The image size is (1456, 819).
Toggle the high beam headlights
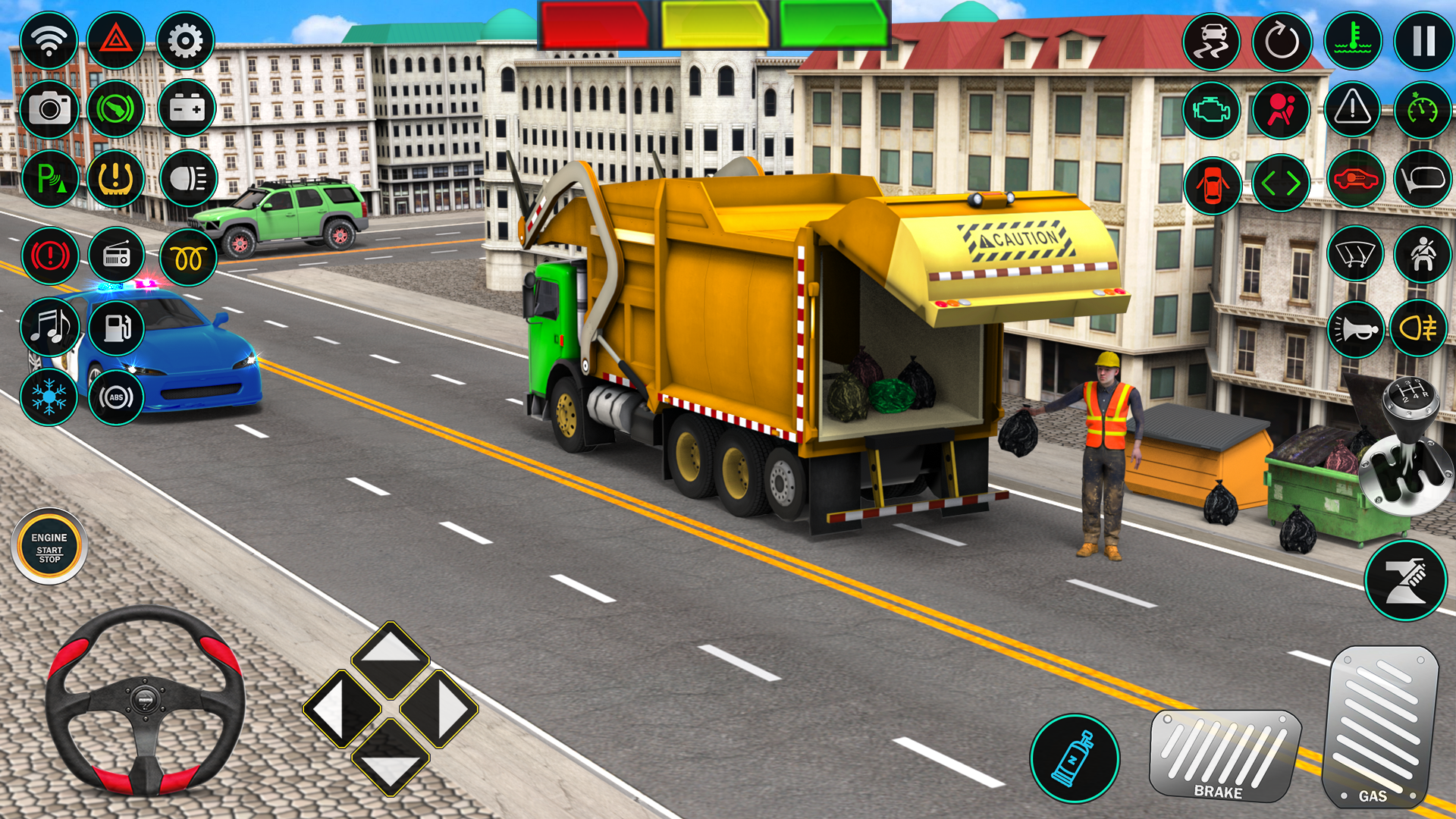[186, 178]
